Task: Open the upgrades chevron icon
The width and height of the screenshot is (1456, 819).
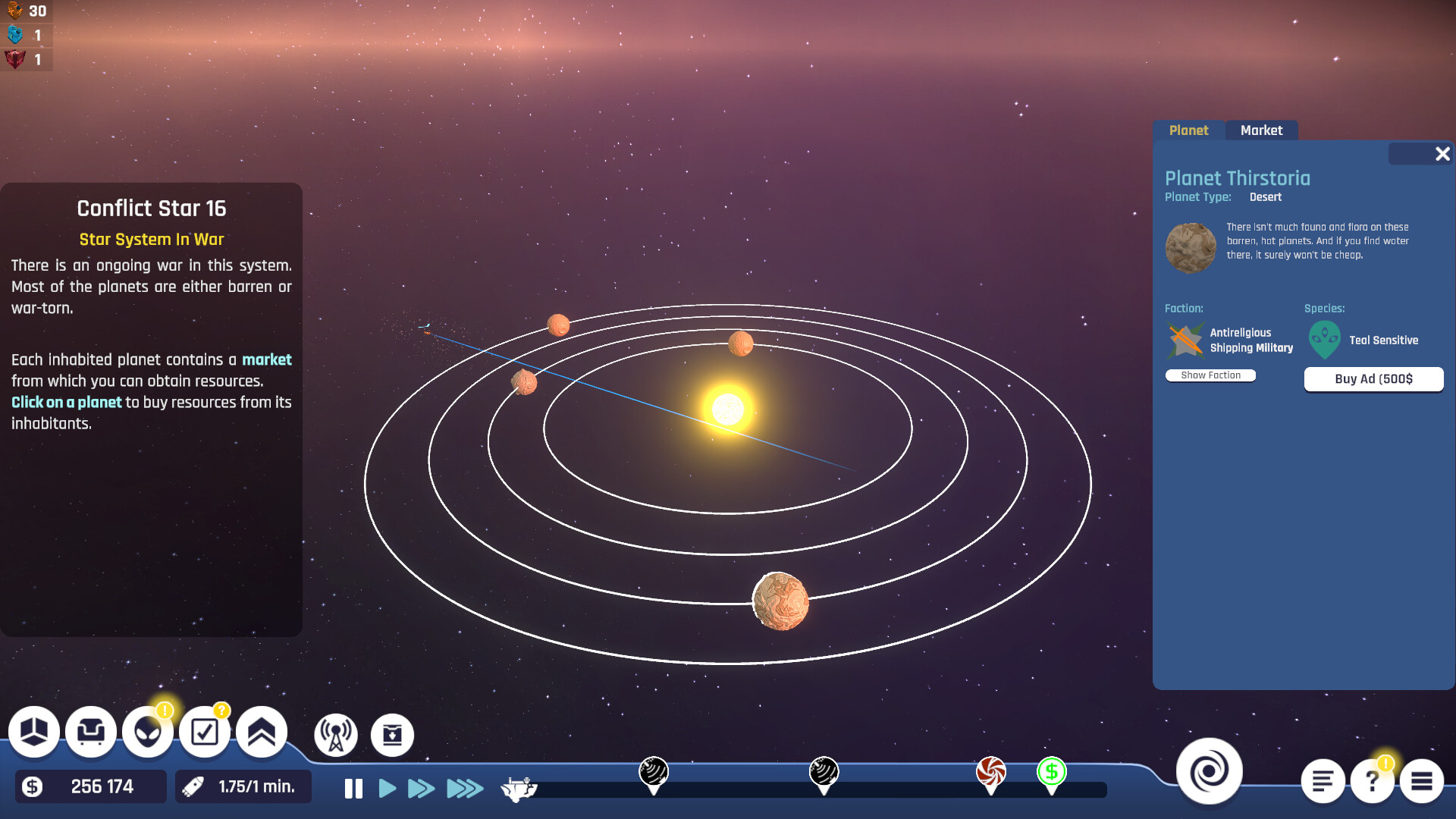Action: click(x=261, y=732)
